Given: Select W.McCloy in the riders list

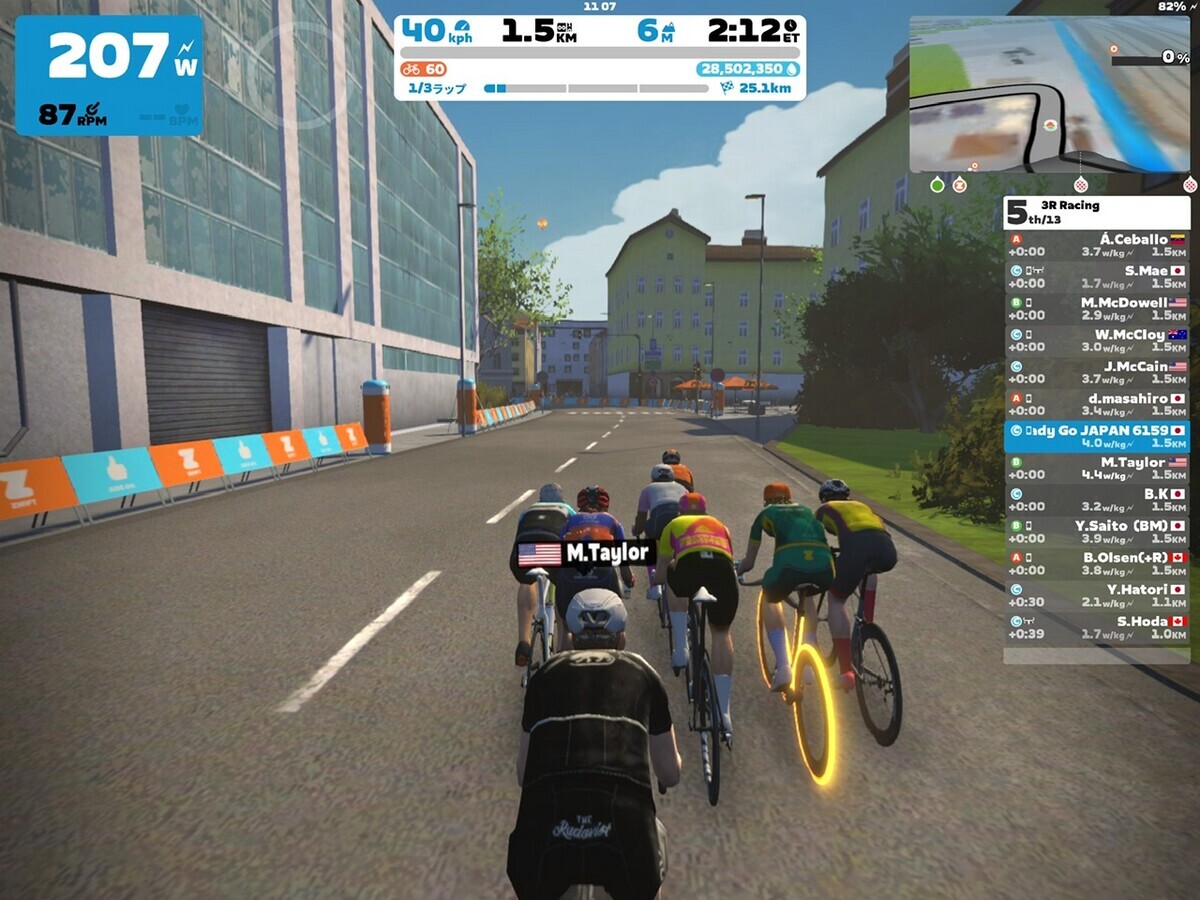Looking at the screenshot, I should pos(1096,341).
